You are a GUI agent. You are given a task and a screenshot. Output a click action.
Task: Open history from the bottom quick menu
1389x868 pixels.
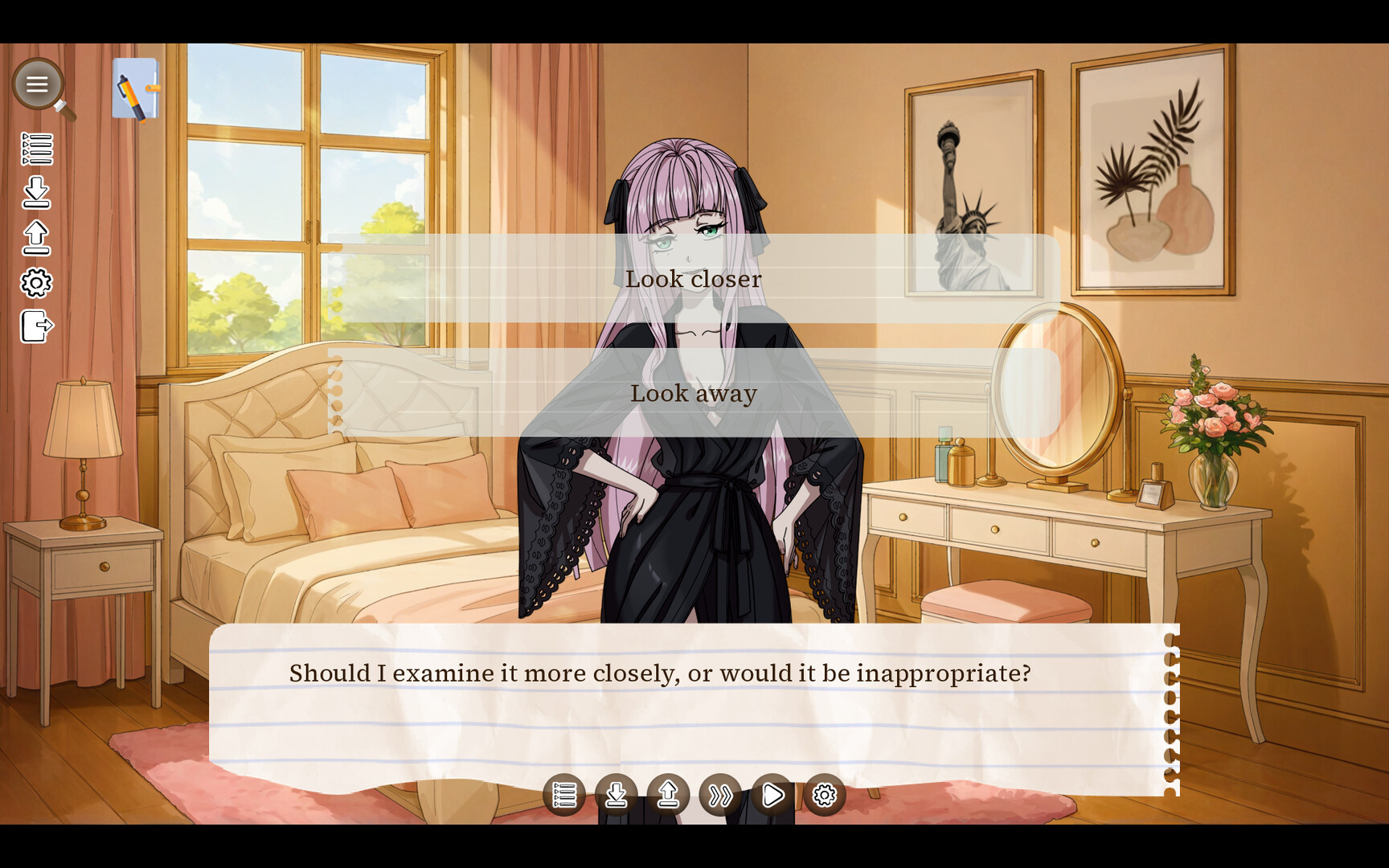[x=565, y=795]
